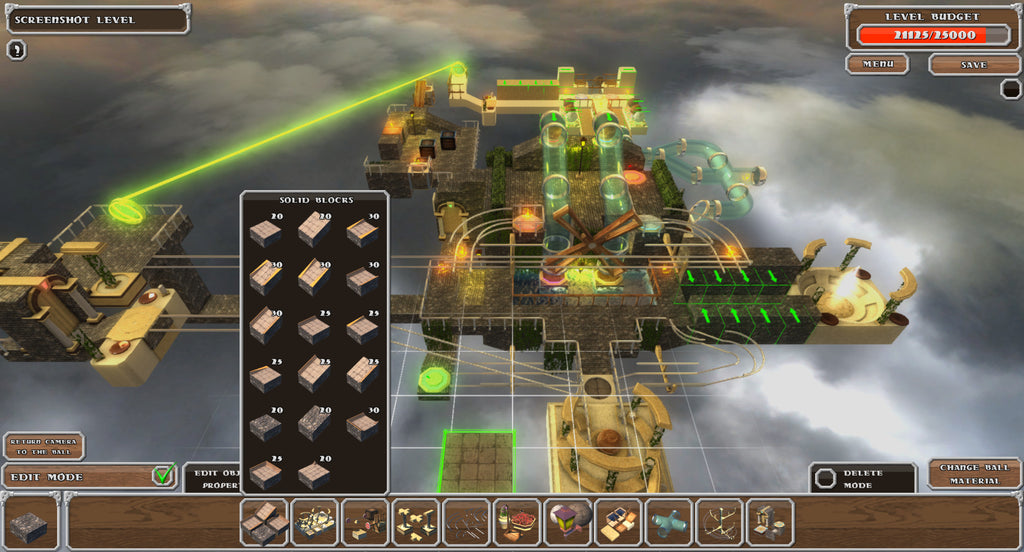
Task: Click the currently selected block preview
Action: (x=29, y=523)
